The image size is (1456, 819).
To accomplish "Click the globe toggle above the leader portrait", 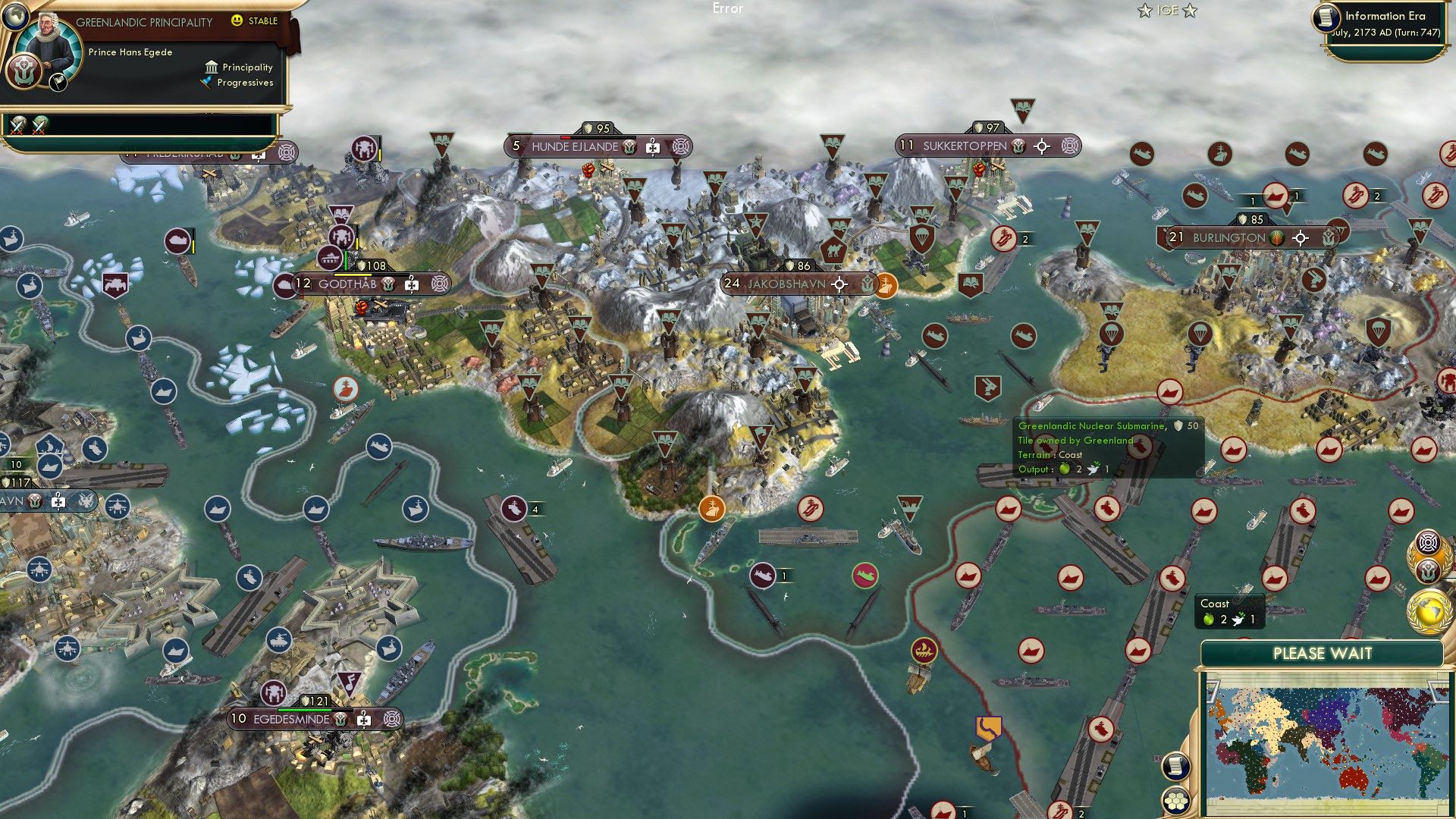I will coord(16,17).
